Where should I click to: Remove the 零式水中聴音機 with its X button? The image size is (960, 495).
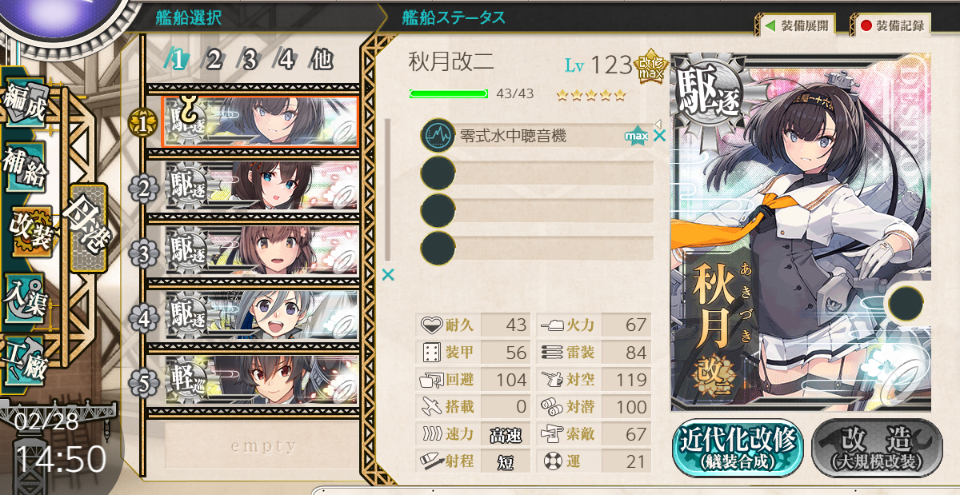[x=660, y=135]
